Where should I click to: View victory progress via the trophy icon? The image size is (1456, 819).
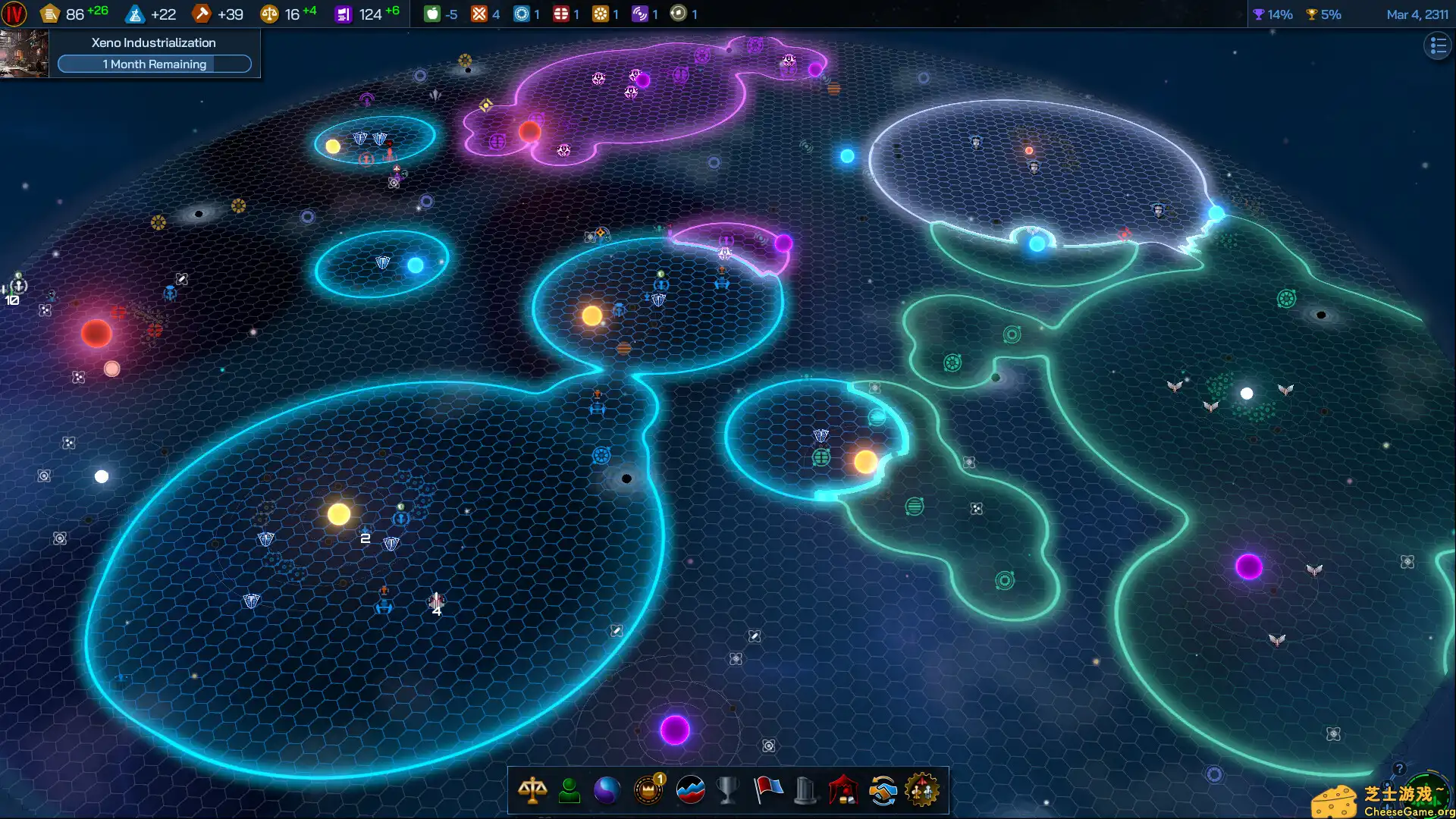[x=727, y=790]
